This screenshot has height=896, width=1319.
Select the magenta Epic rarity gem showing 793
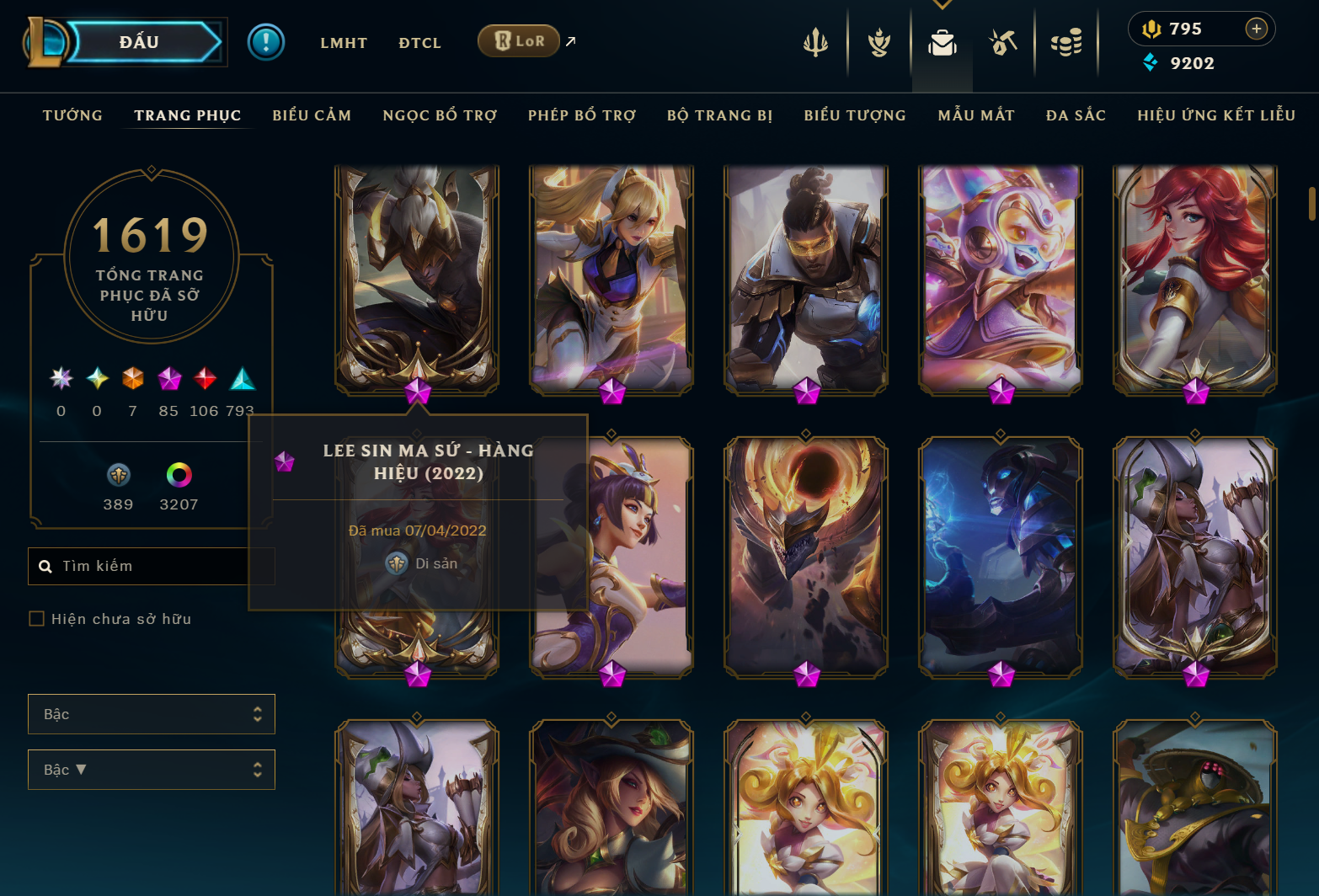[x=243, y=379]
